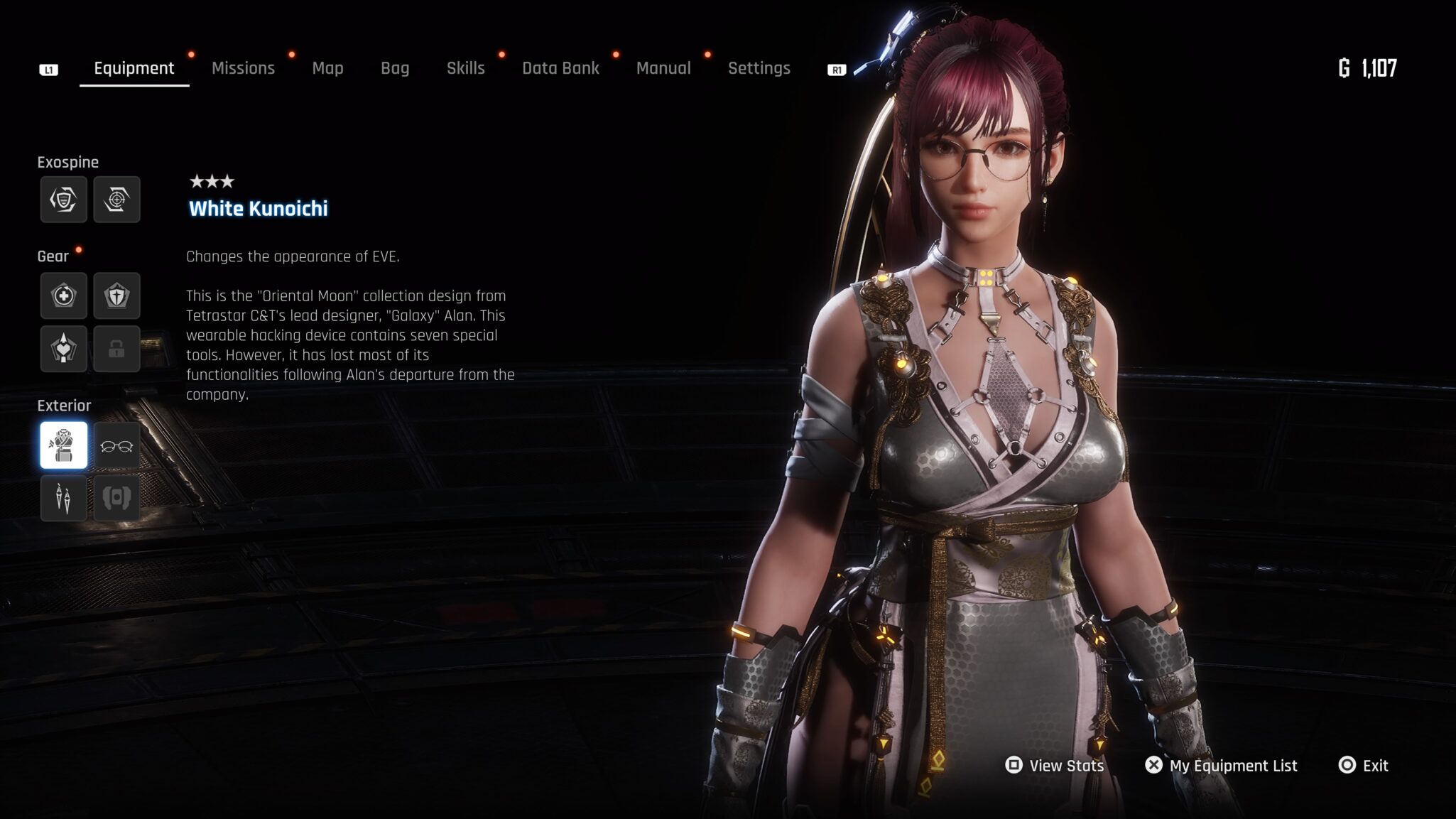Image resolution: width=1456 pixels, height=819 pixels.
Task: Select the drone skin Exterior slot
Action: 116,498
